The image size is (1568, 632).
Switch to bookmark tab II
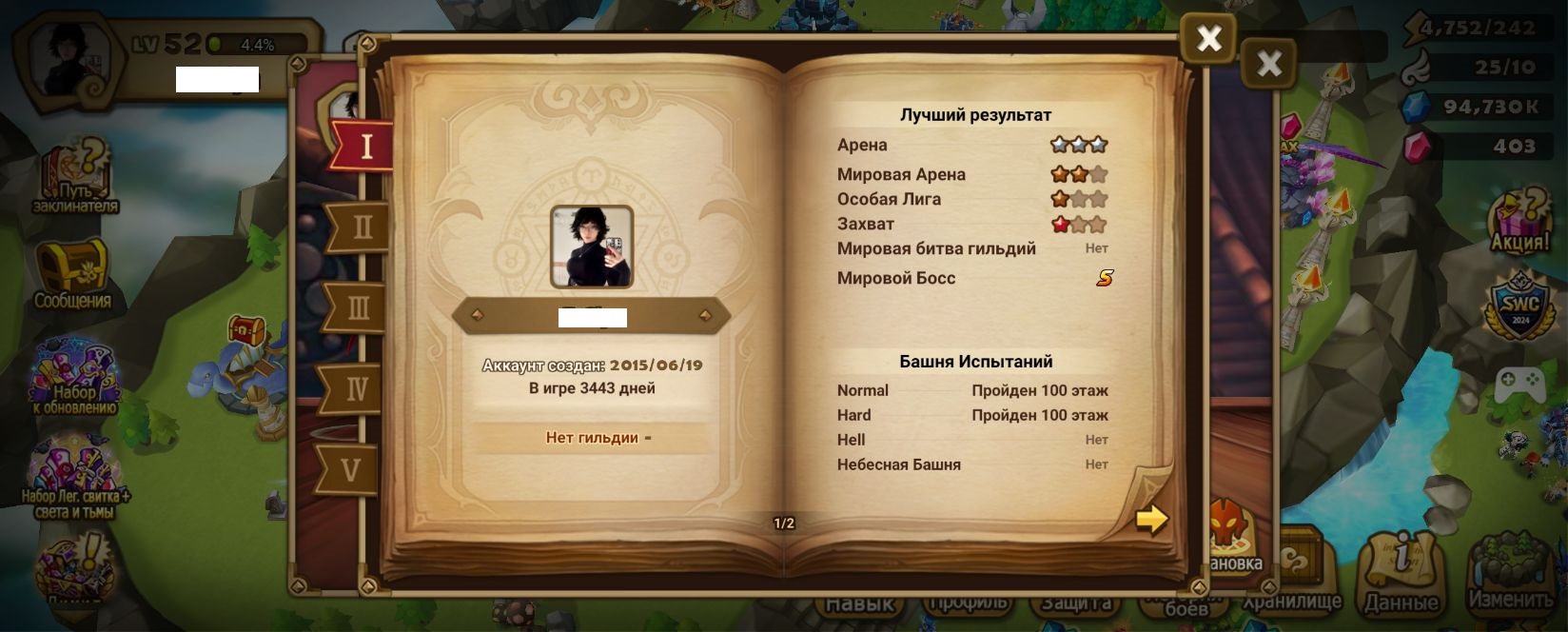tap(361, 227)
